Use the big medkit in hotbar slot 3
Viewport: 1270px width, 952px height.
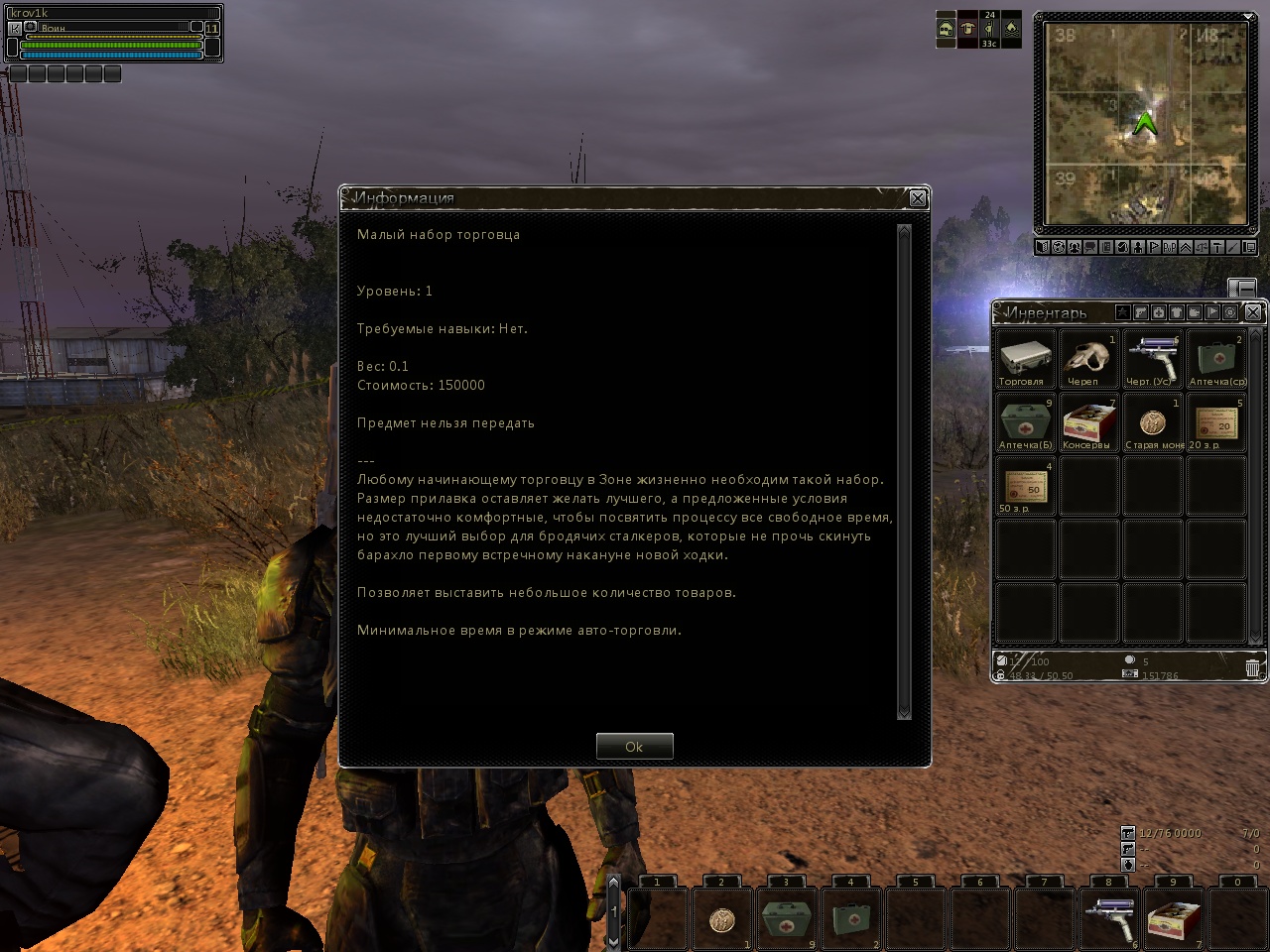[786, 918]
